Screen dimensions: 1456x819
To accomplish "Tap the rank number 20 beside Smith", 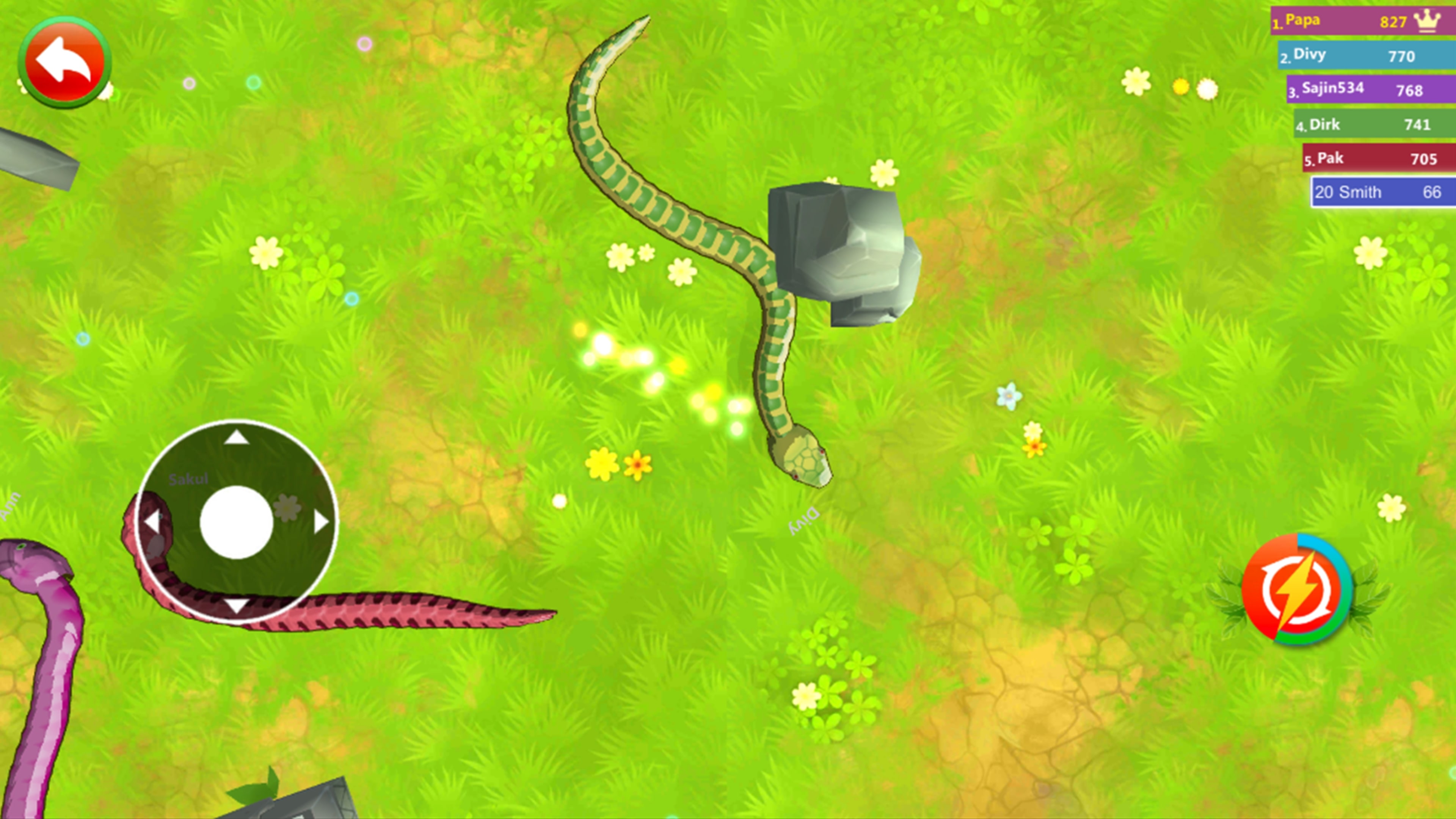I will (x=1325, y=192).
